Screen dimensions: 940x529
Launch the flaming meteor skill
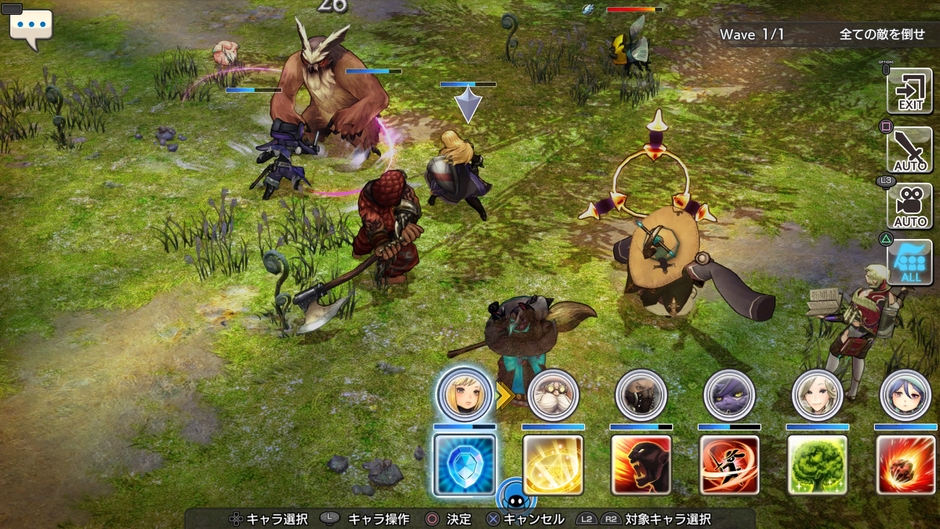click(x=905, y=463)
